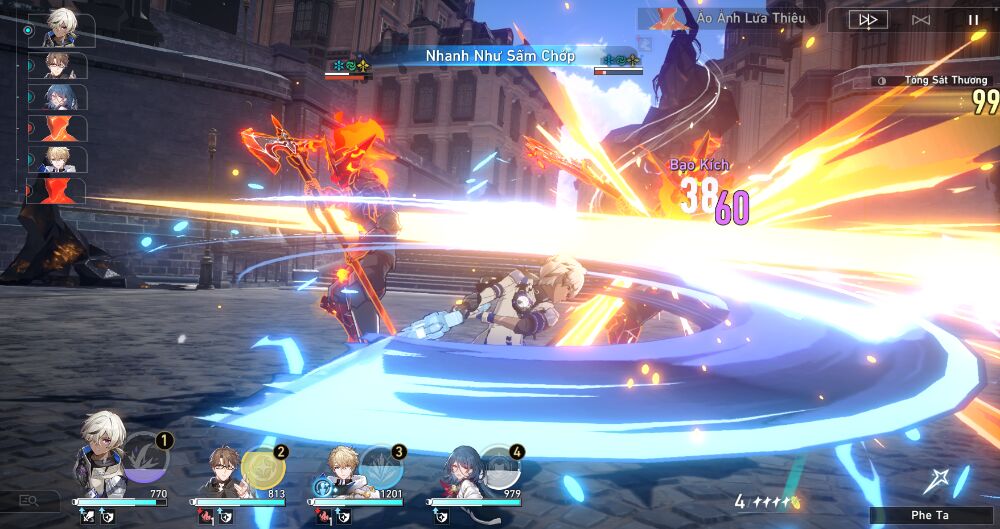Activate the first party member's ultimate
1000x529 pixels.
click(146, 456)
